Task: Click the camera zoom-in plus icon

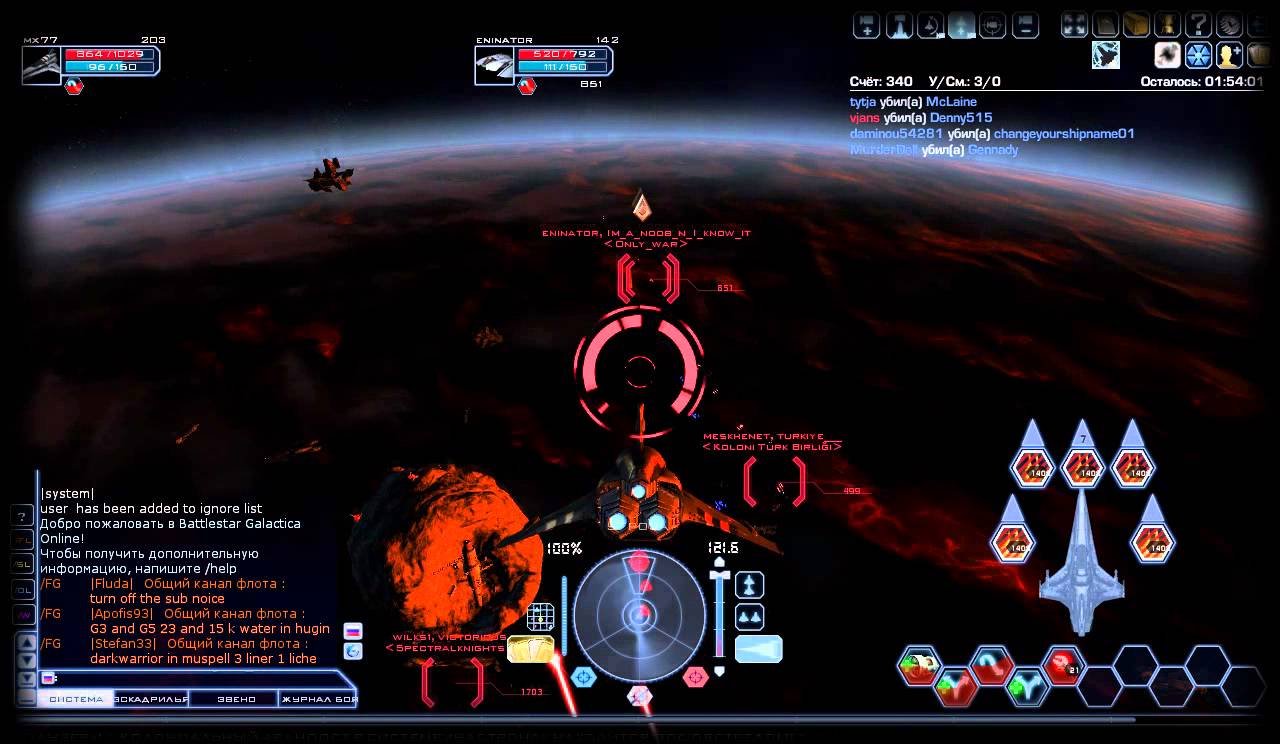Action: pos(864,24)
